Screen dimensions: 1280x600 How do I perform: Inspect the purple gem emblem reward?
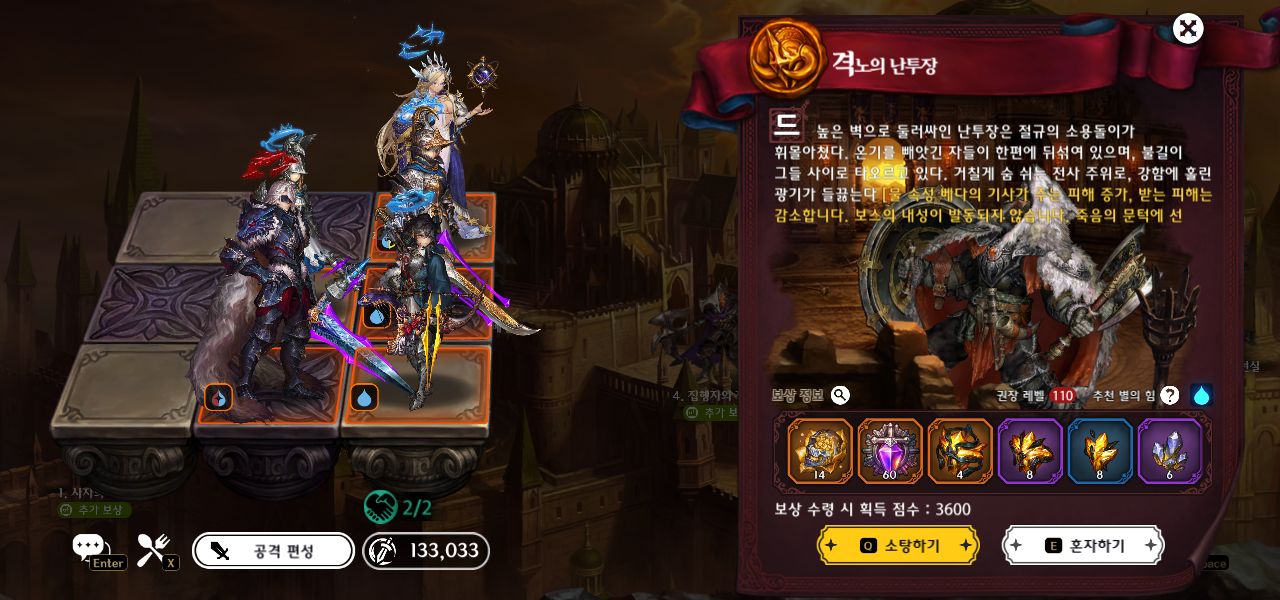pyautogui.click(x=890, y=451)
